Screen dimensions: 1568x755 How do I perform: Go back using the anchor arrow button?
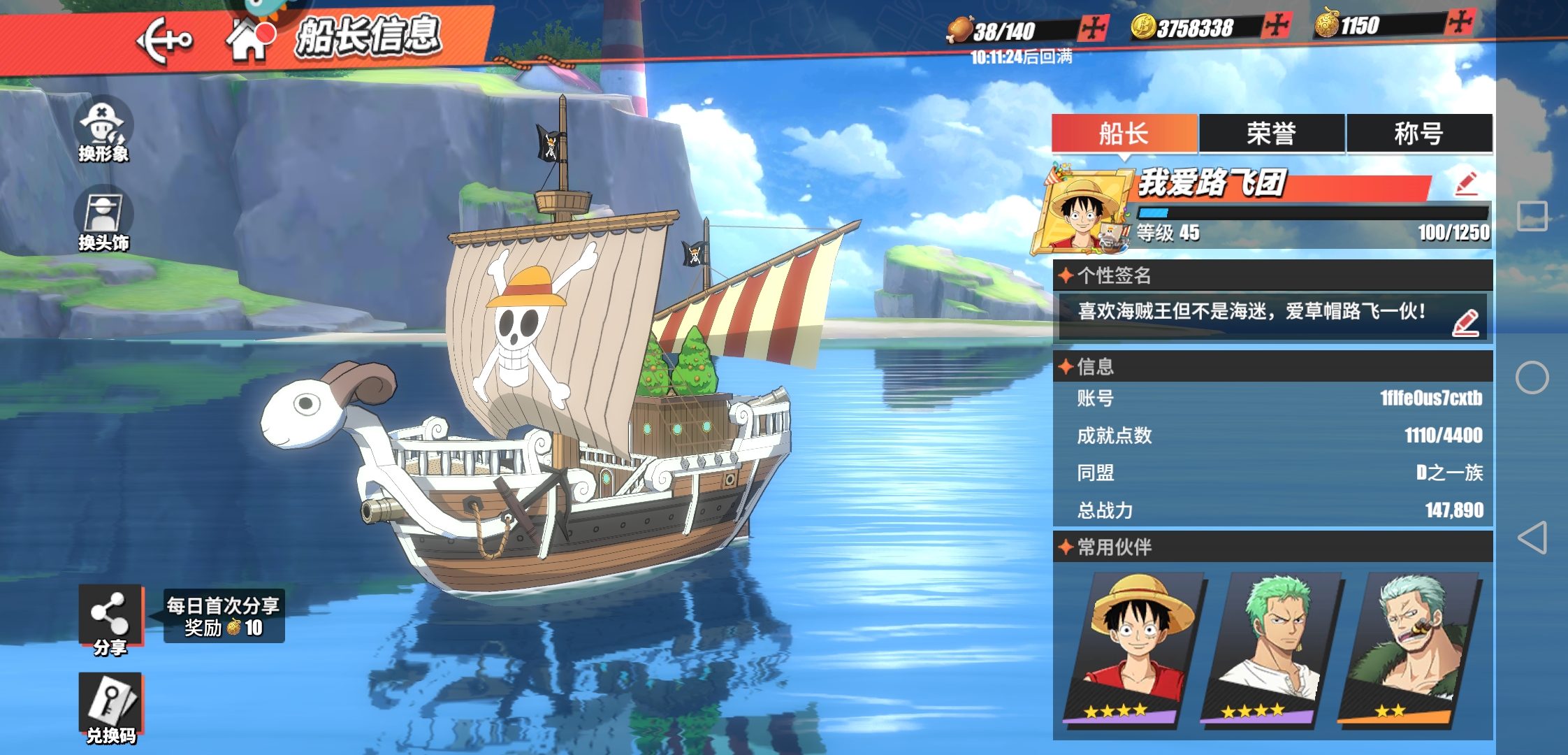(x=164, y=41)
